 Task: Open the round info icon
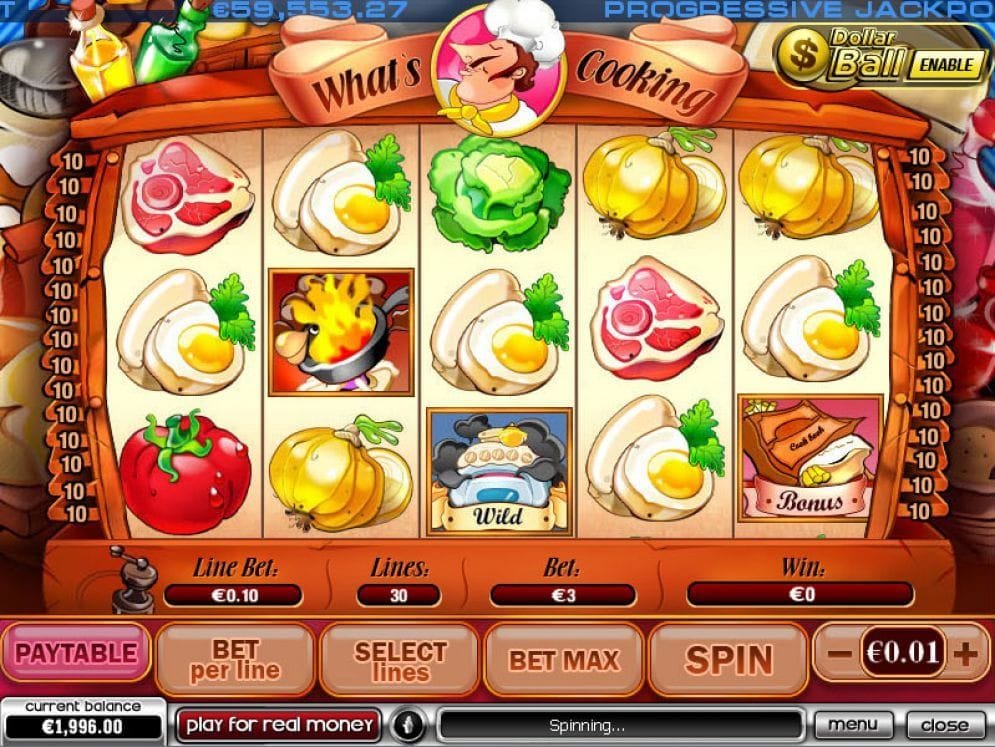[x=408, y=724]
